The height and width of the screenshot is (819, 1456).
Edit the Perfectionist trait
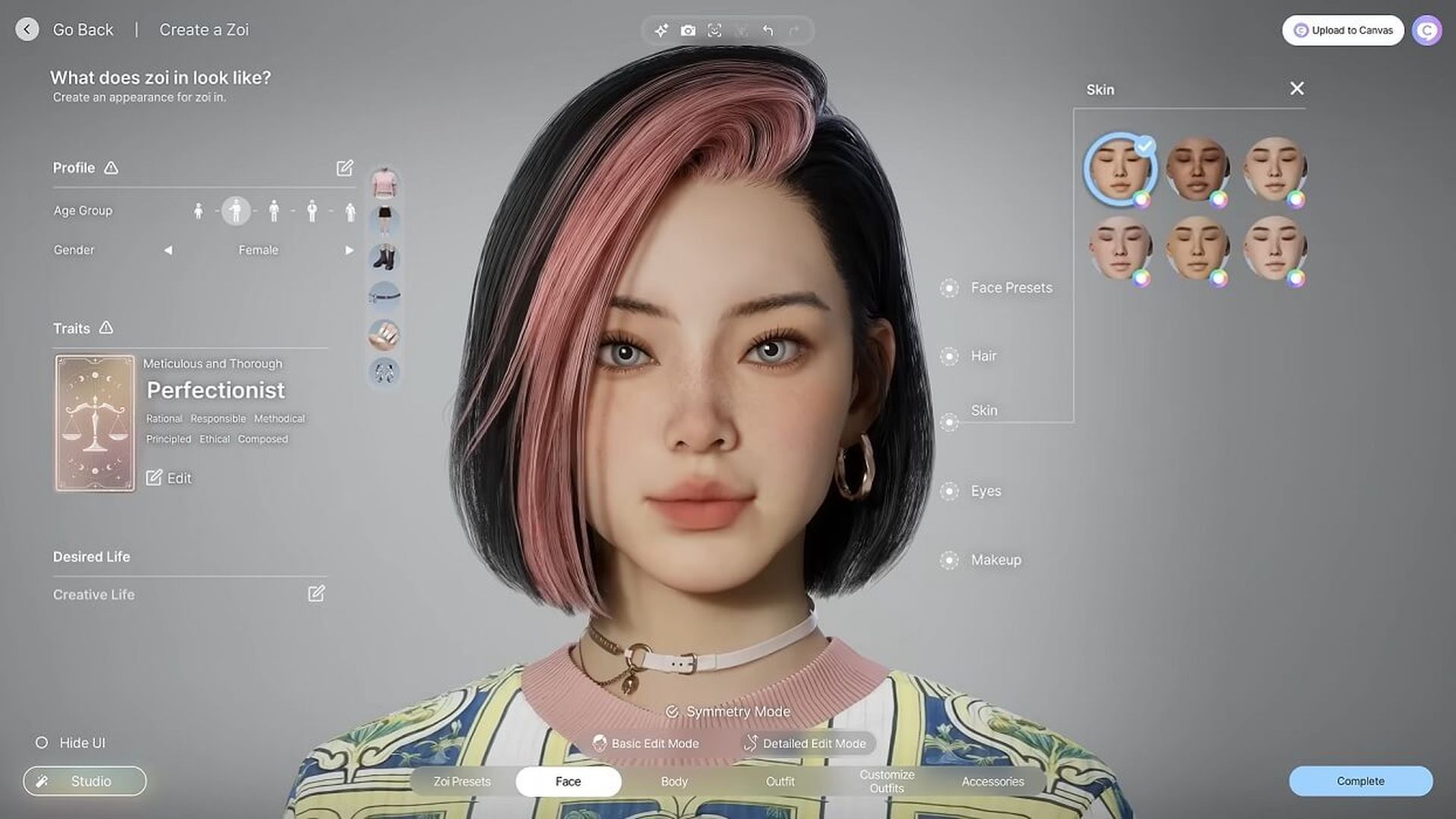[168, 479]
